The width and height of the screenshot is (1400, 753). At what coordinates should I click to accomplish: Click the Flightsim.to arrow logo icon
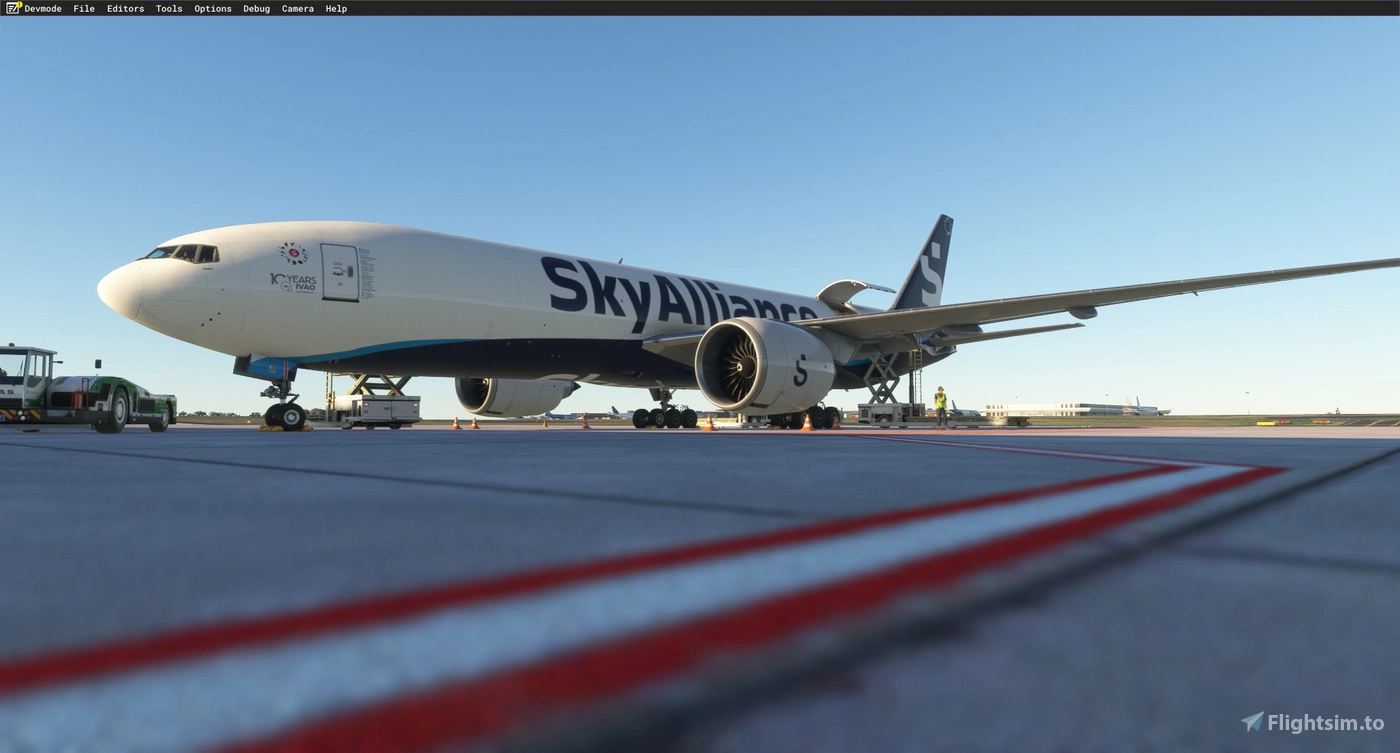pyautogui.click(x=1251, y=719)
